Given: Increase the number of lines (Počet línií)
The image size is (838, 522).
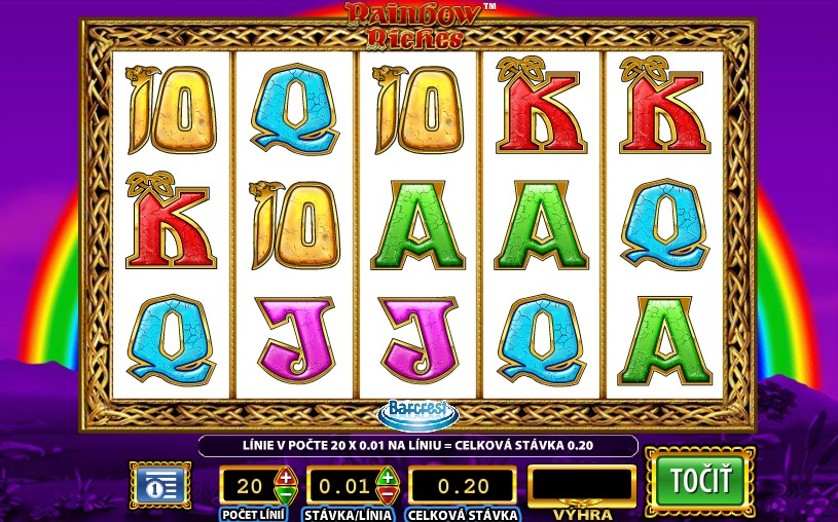Looking at the screenshot, I should [284, 476].
